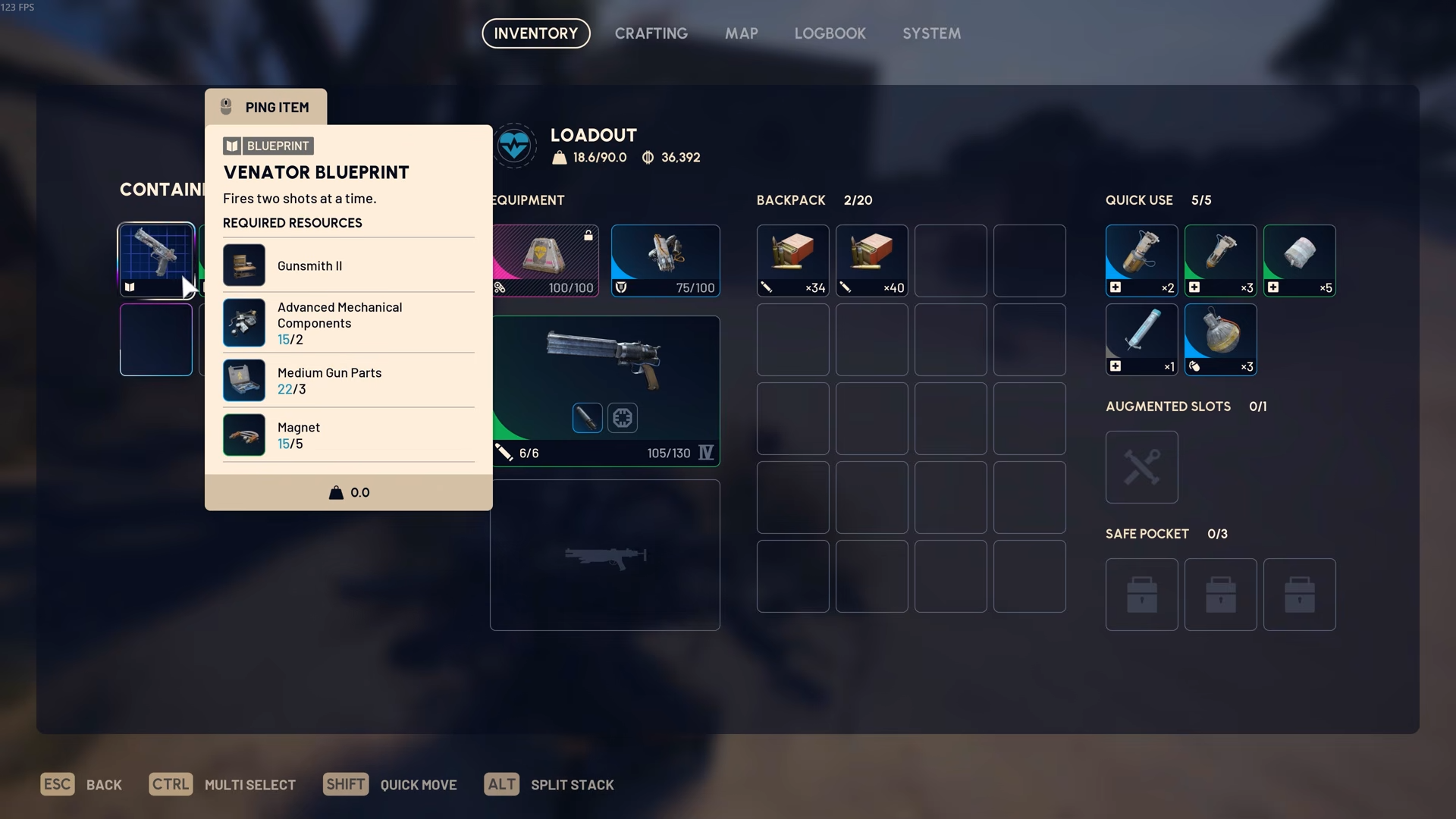Select the Venator Blueprint container slot

point(155,260)
